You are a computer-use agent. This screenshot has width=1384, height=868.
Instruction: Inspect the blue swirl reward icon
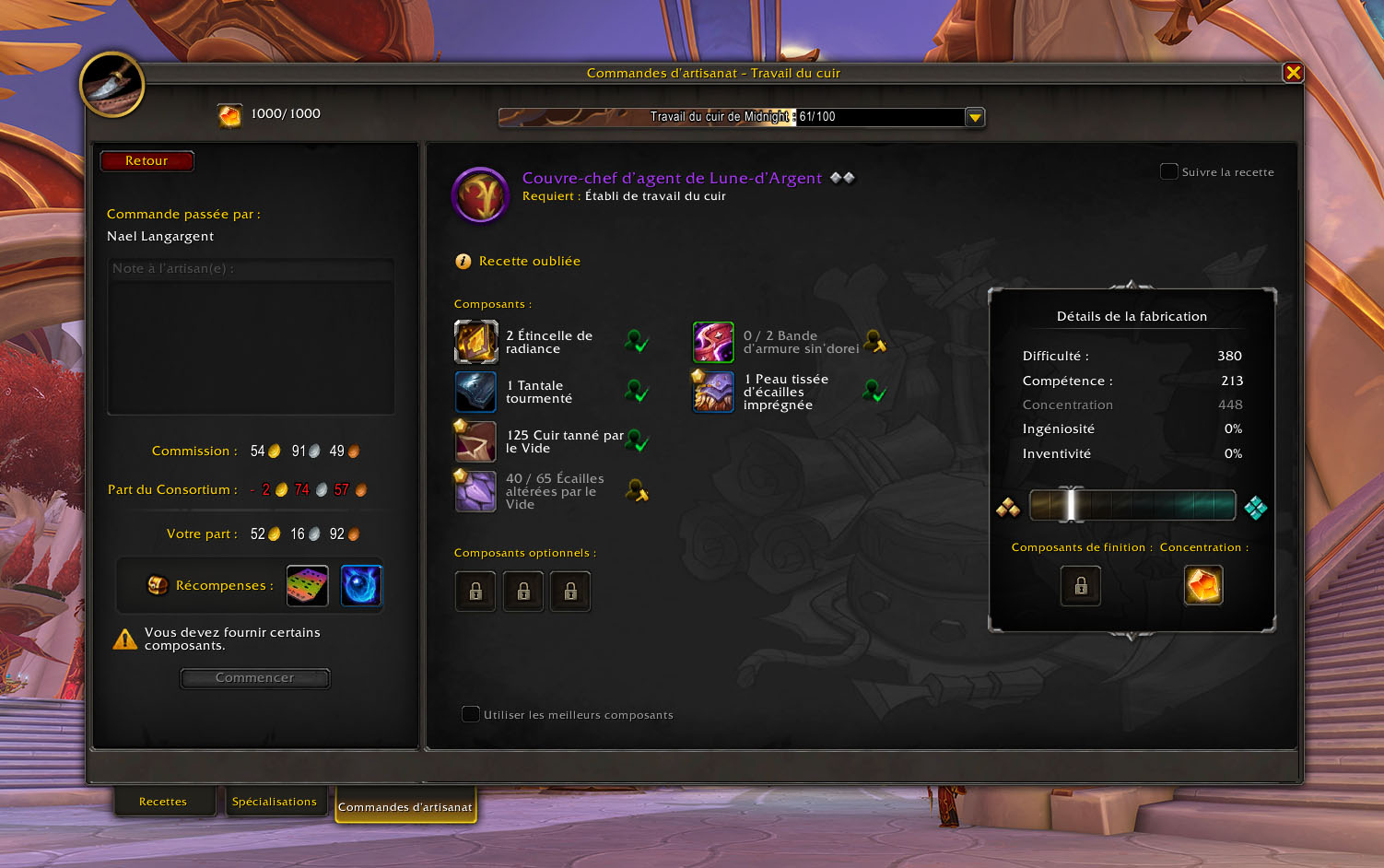click(x=361, y=586)
